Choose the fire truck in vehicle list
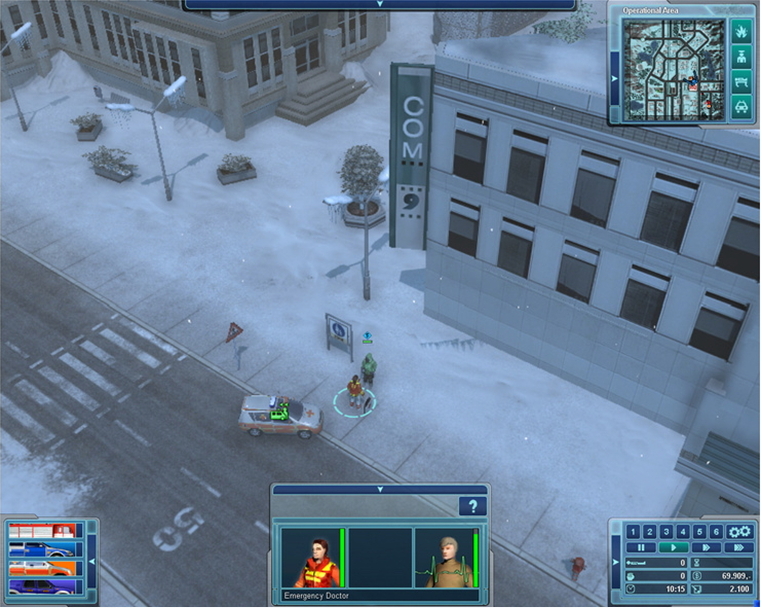Viewport: 762px width, 608px height. pos(40,531)
